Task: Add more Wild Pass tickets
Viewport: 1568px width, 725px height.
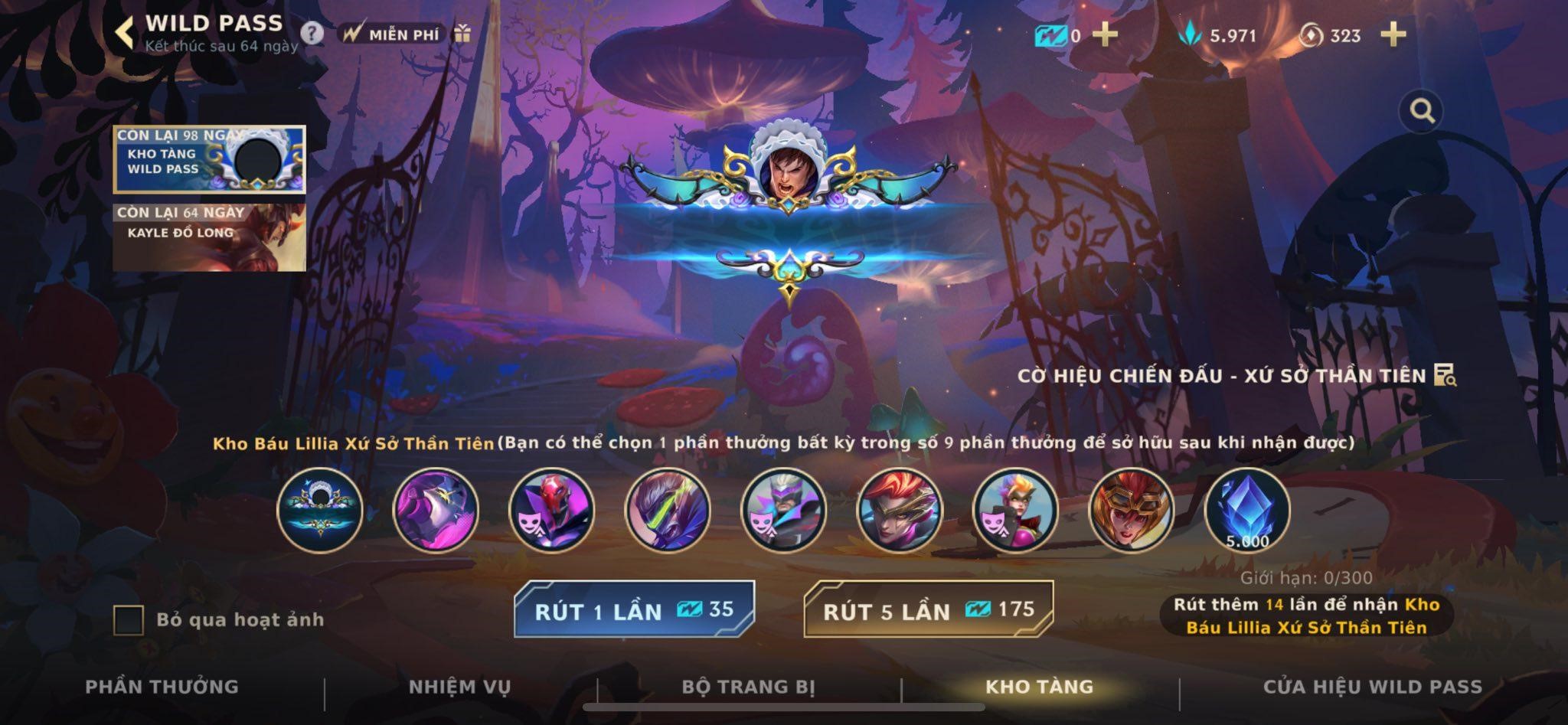Action: pos(1105,34)
